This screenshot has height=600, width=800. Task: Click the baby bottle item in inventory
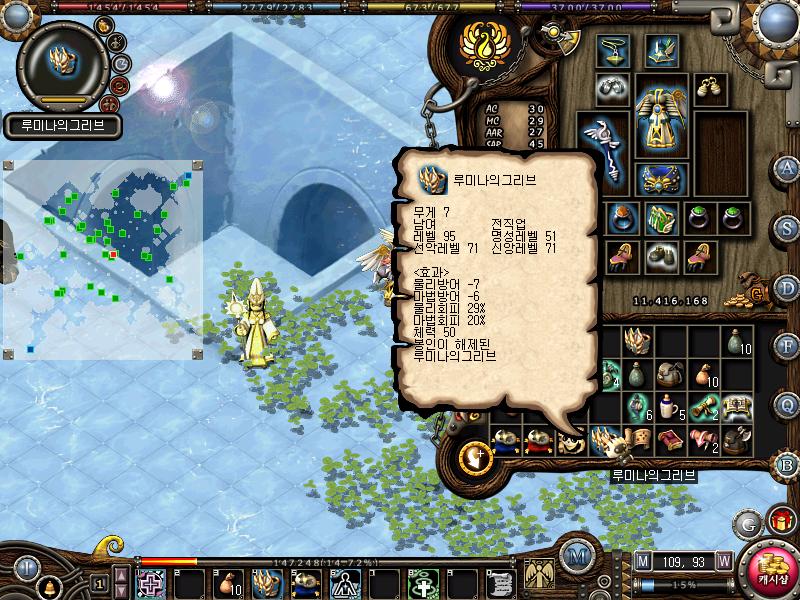pyautogui.click(x=669, y=405)
